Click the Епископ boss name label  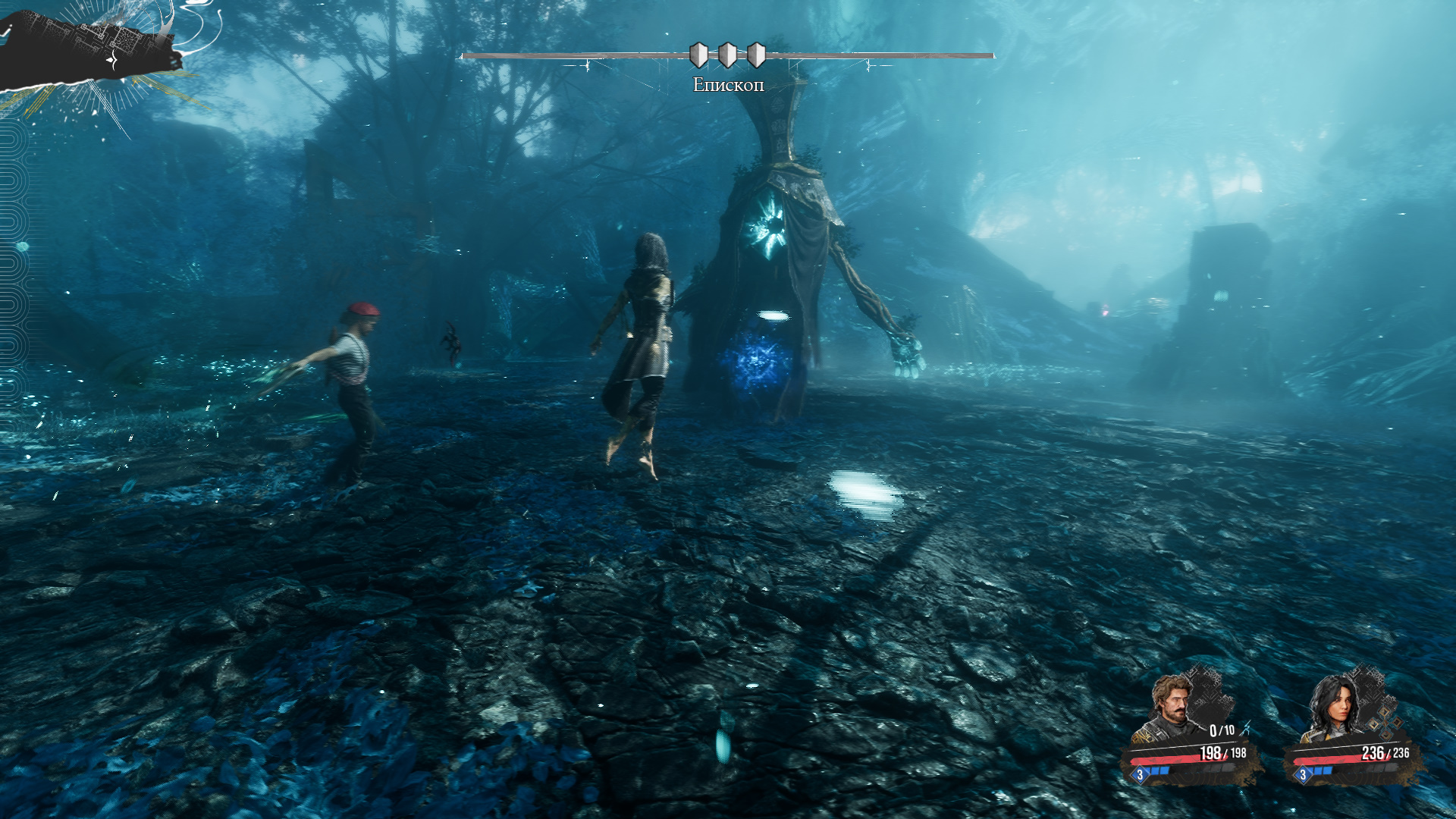pyautogui.click(x=728, y=85)
